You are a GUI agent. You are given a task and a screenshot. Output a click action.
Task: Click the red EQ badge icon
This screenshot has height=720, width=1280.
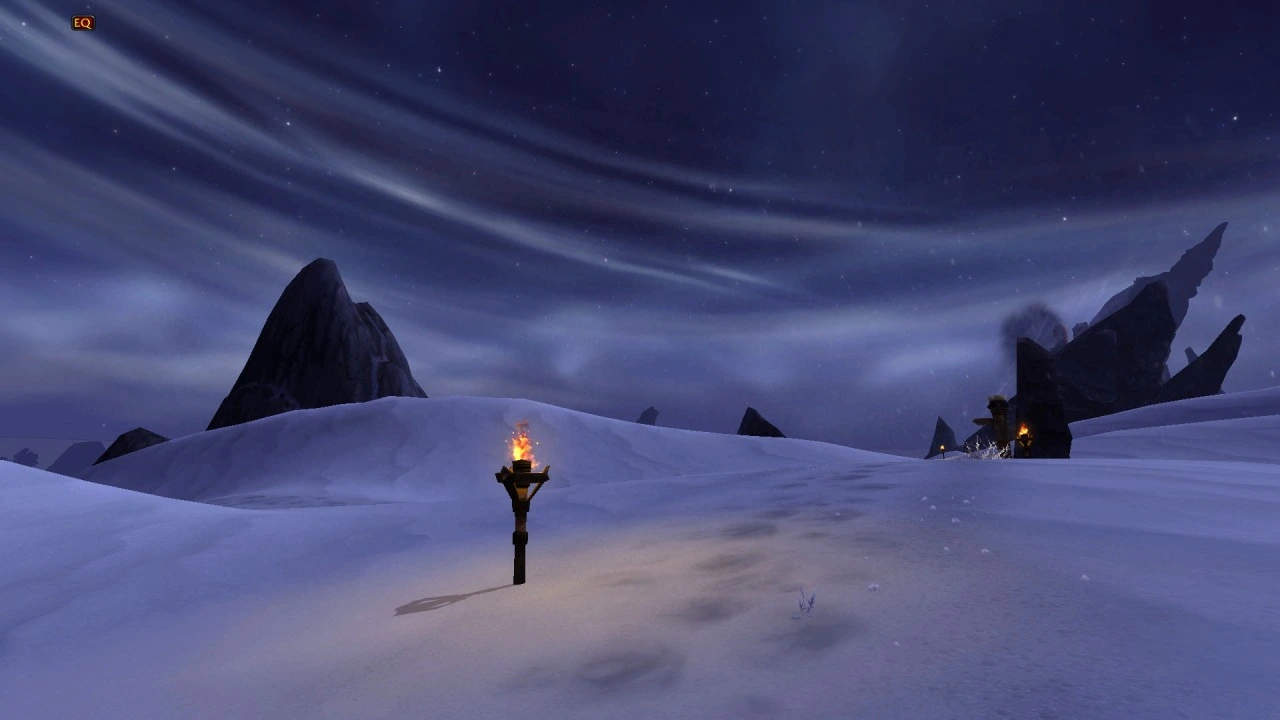pos(83,23)
